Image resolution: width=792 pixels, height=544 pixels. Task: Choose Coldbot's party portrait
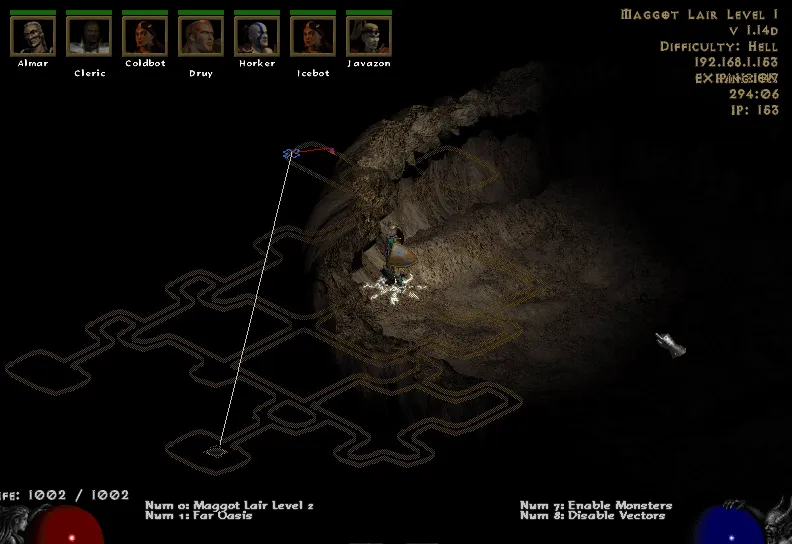145,36
